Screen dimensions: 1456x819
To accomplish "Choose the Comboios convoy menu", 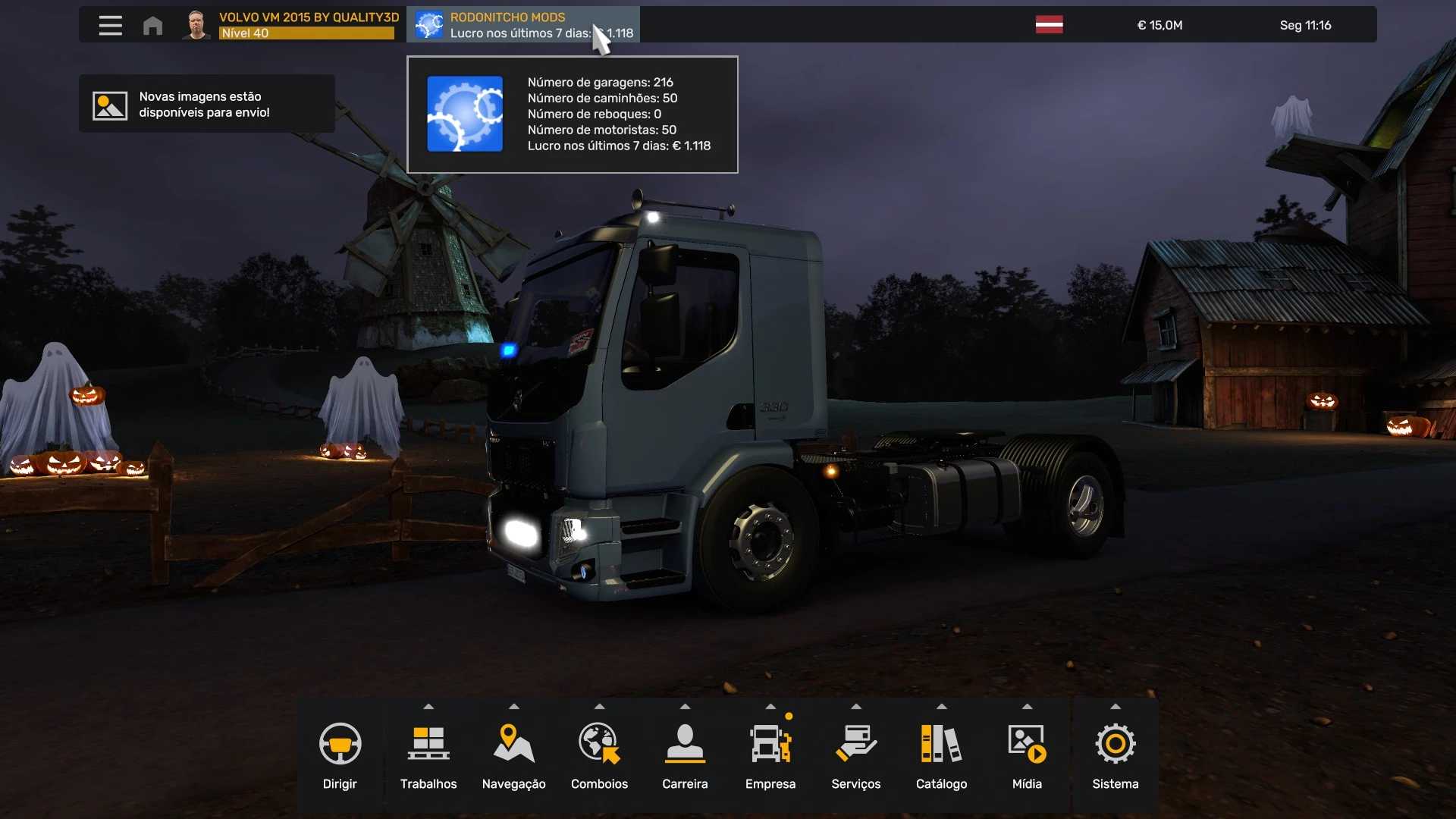I will pos(599,755).
